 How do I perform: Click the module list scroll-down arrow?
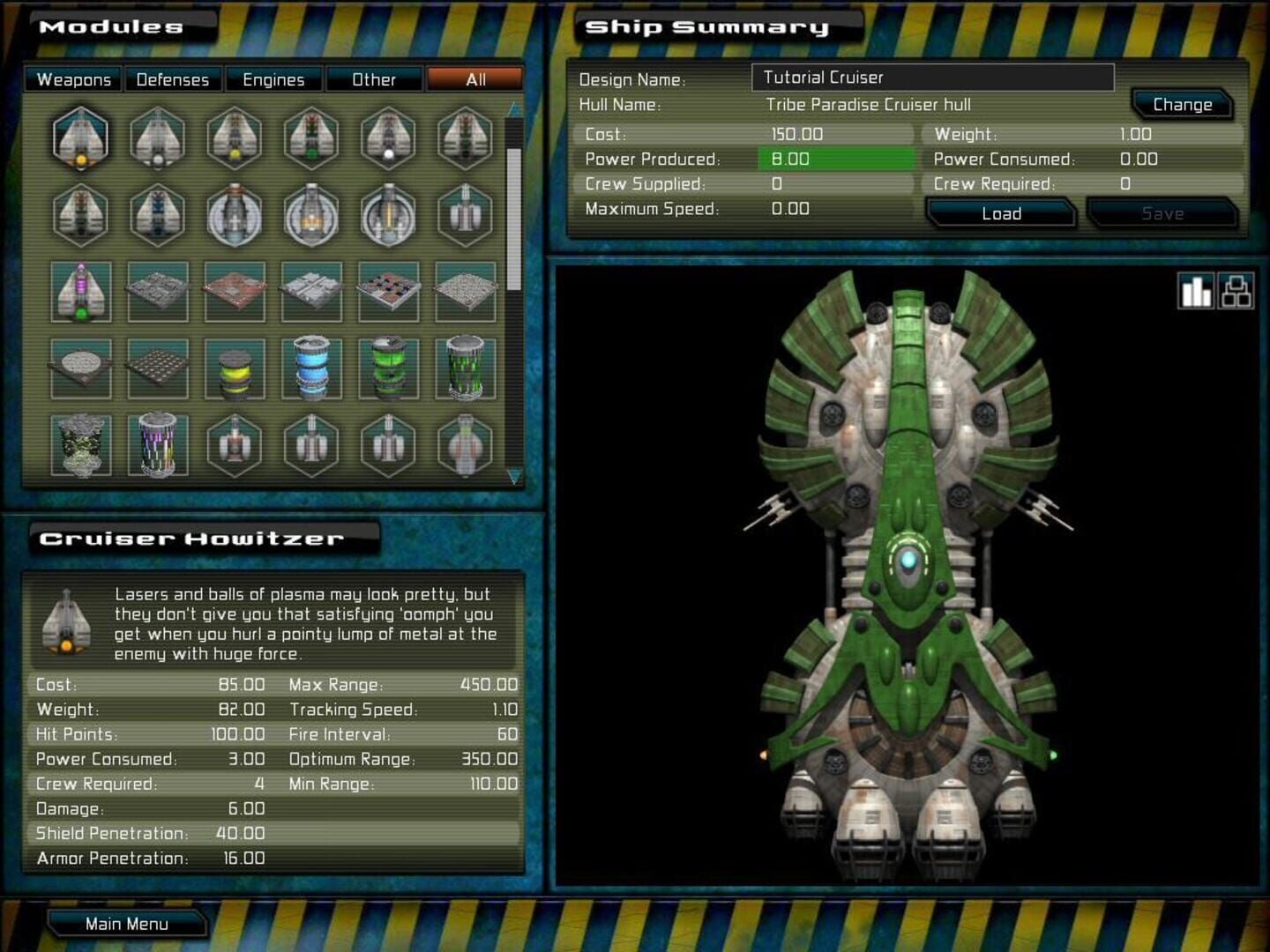(x=512, y=476)
